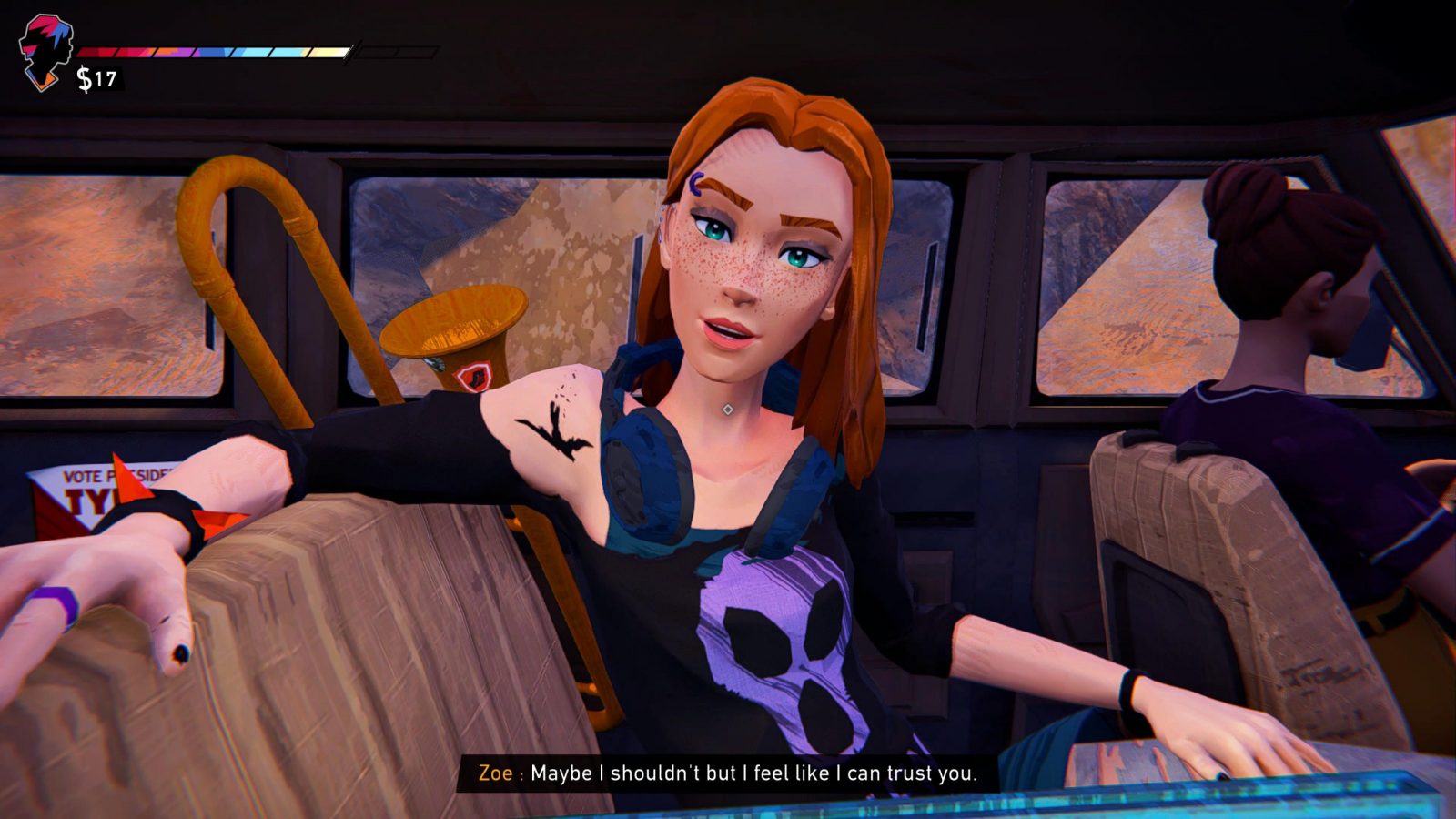The image size is (1456, 819).
Task: Click the dialogue text about trust
Action: coord(755,776)
